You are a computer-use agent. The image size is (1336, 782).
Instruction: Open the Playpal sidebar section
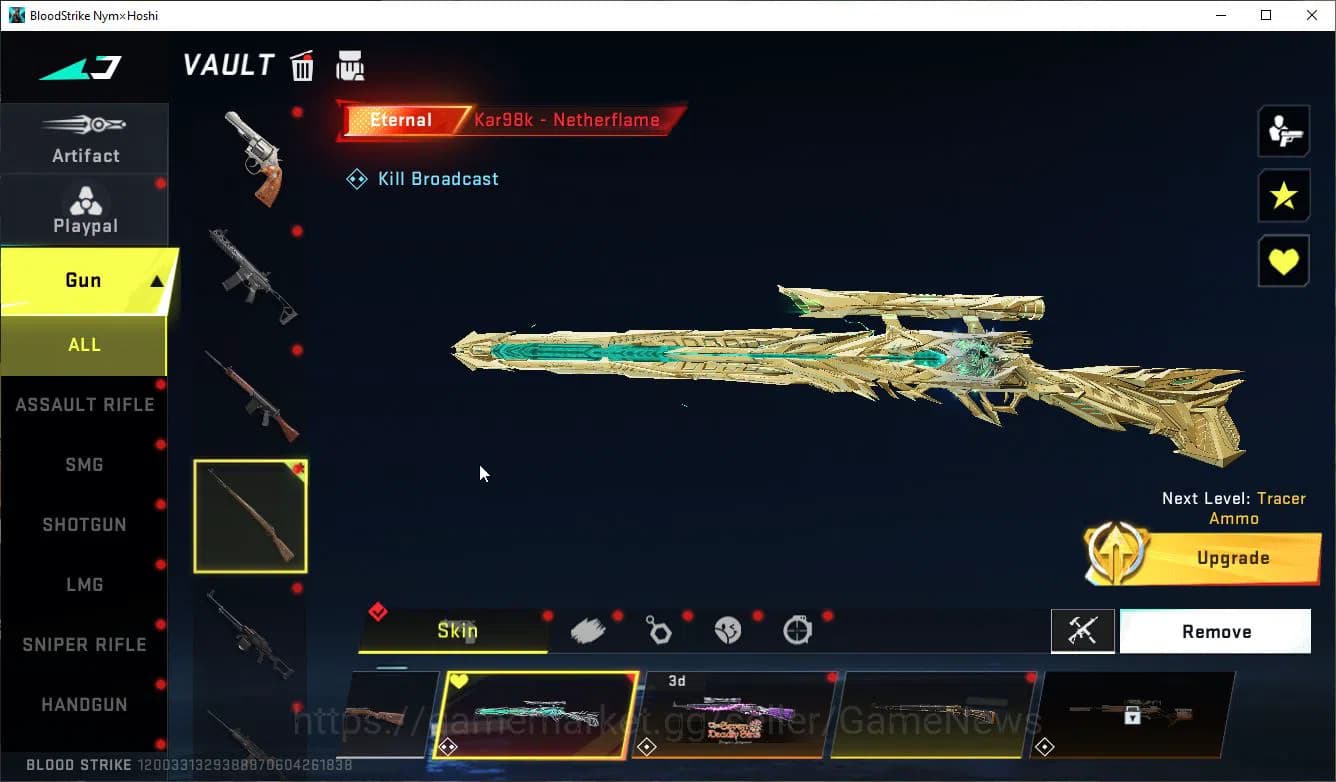85,209
